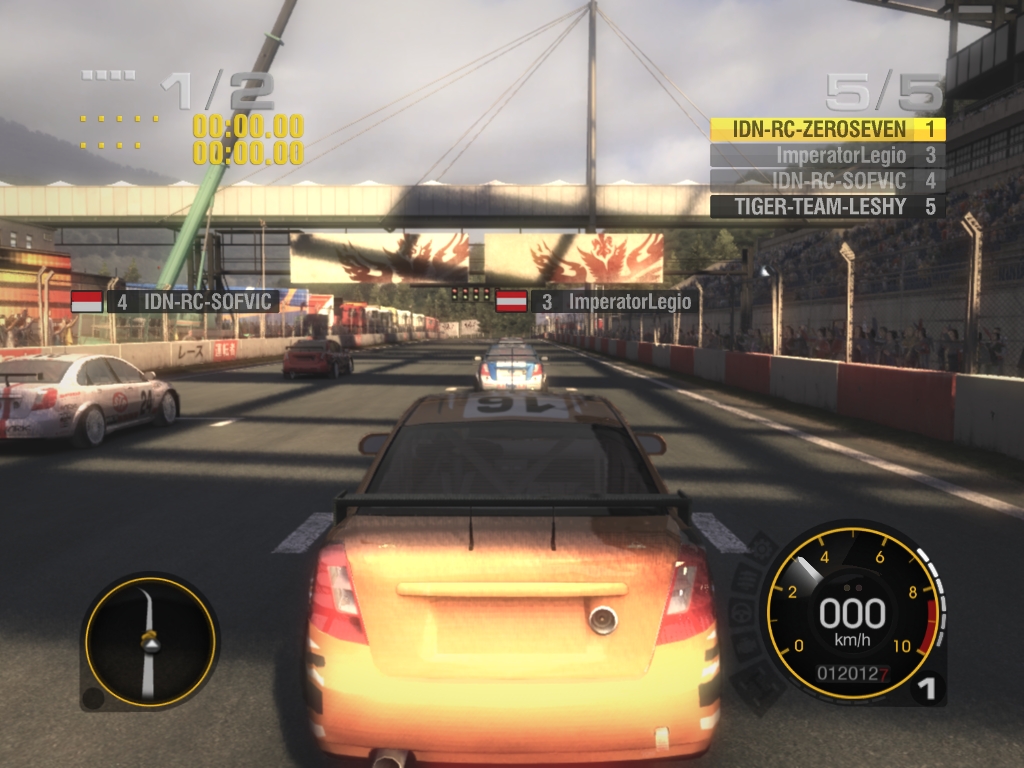The height and width of the screenshot is (768, 1024).
Task: Choose the ImperatorLegio row in the standings list
Action: [827, 155]
